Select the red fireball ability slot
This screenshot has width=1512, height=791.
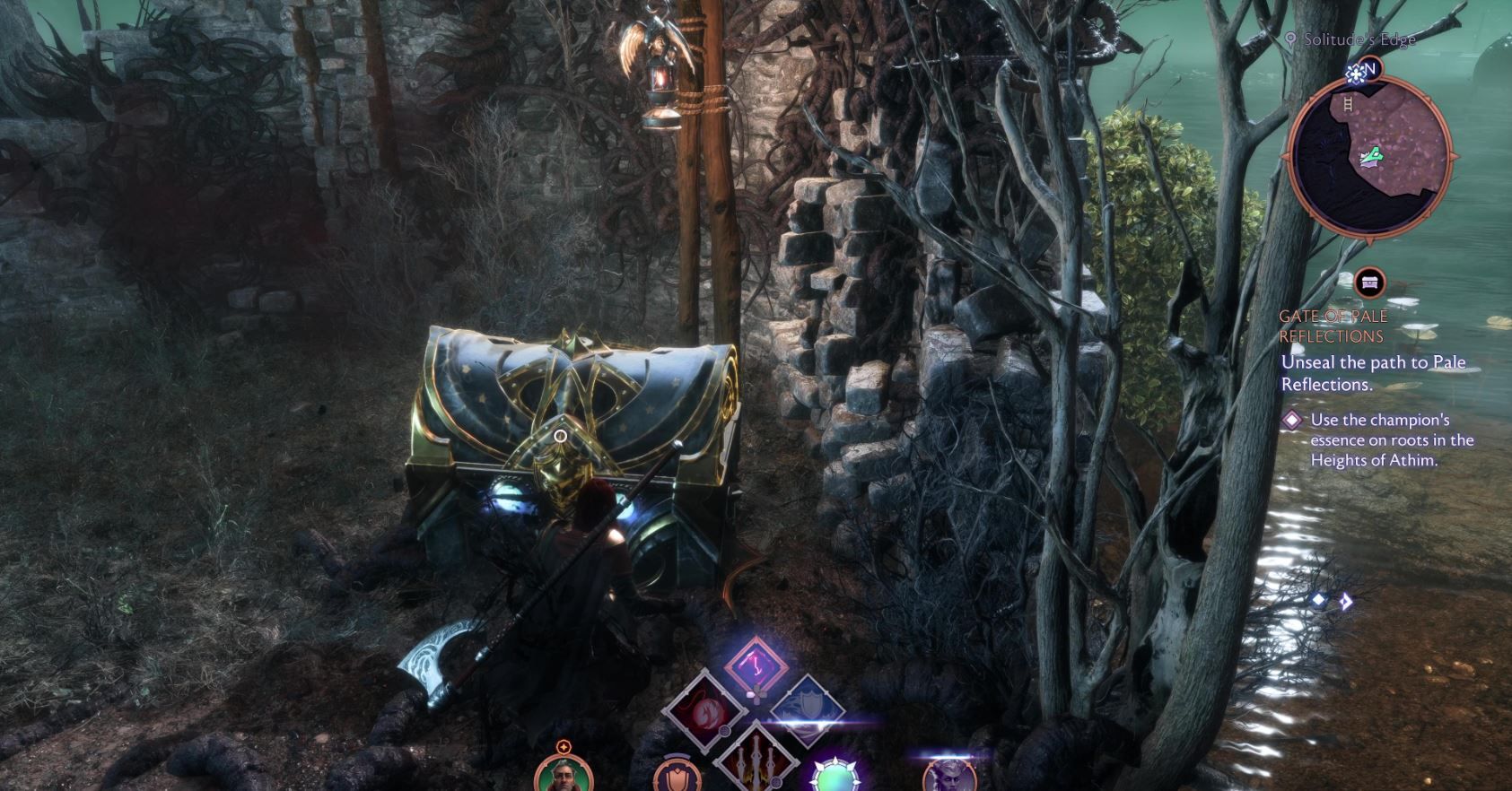point(704,709)
